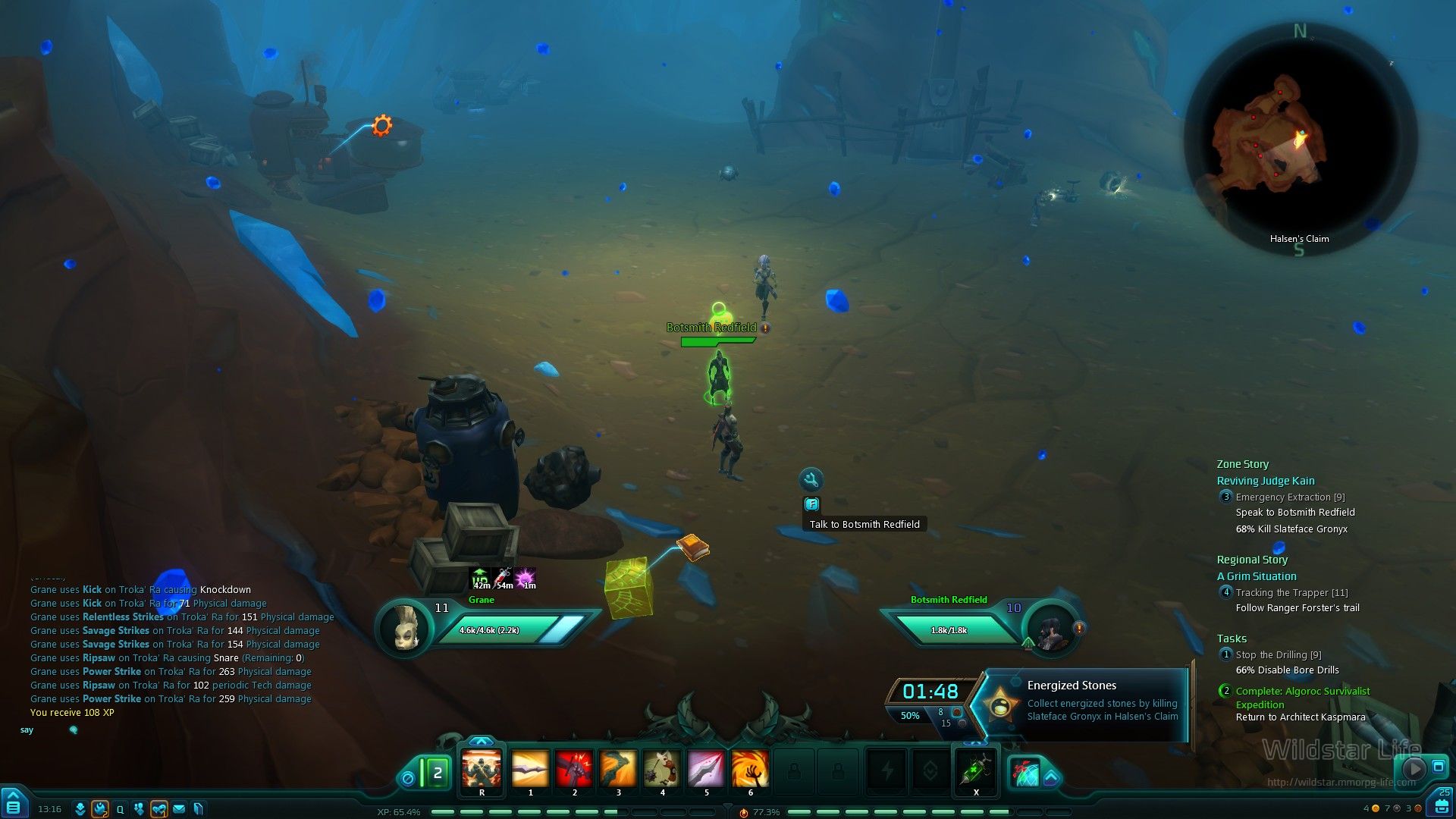Use the green medishot syringe in slot X
Viewport: 1456px width, 819px height.
[976, 770]
